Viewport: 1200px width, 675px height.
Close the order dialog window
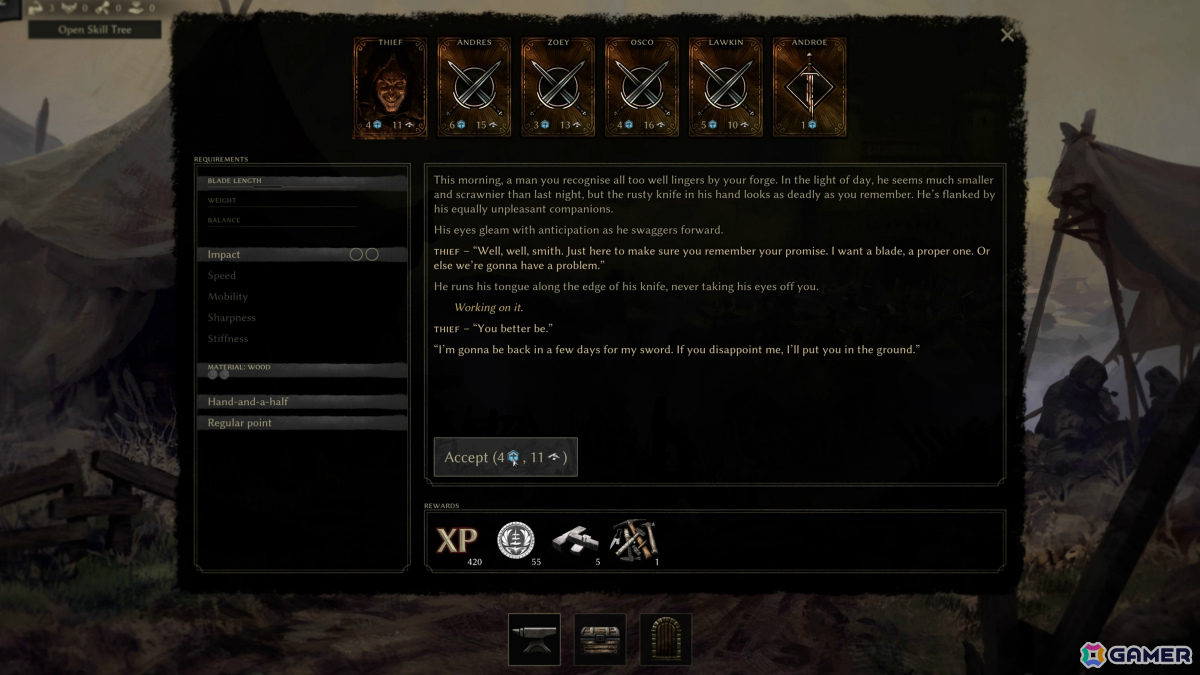[1007, 36]
